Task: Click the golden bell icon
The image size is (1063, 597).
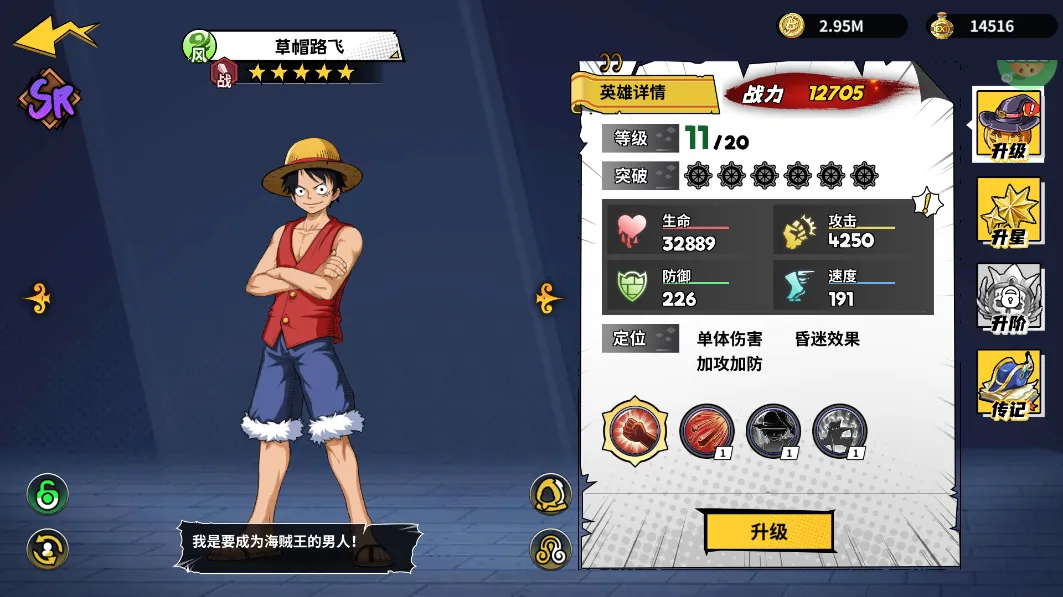Action: 550,494
